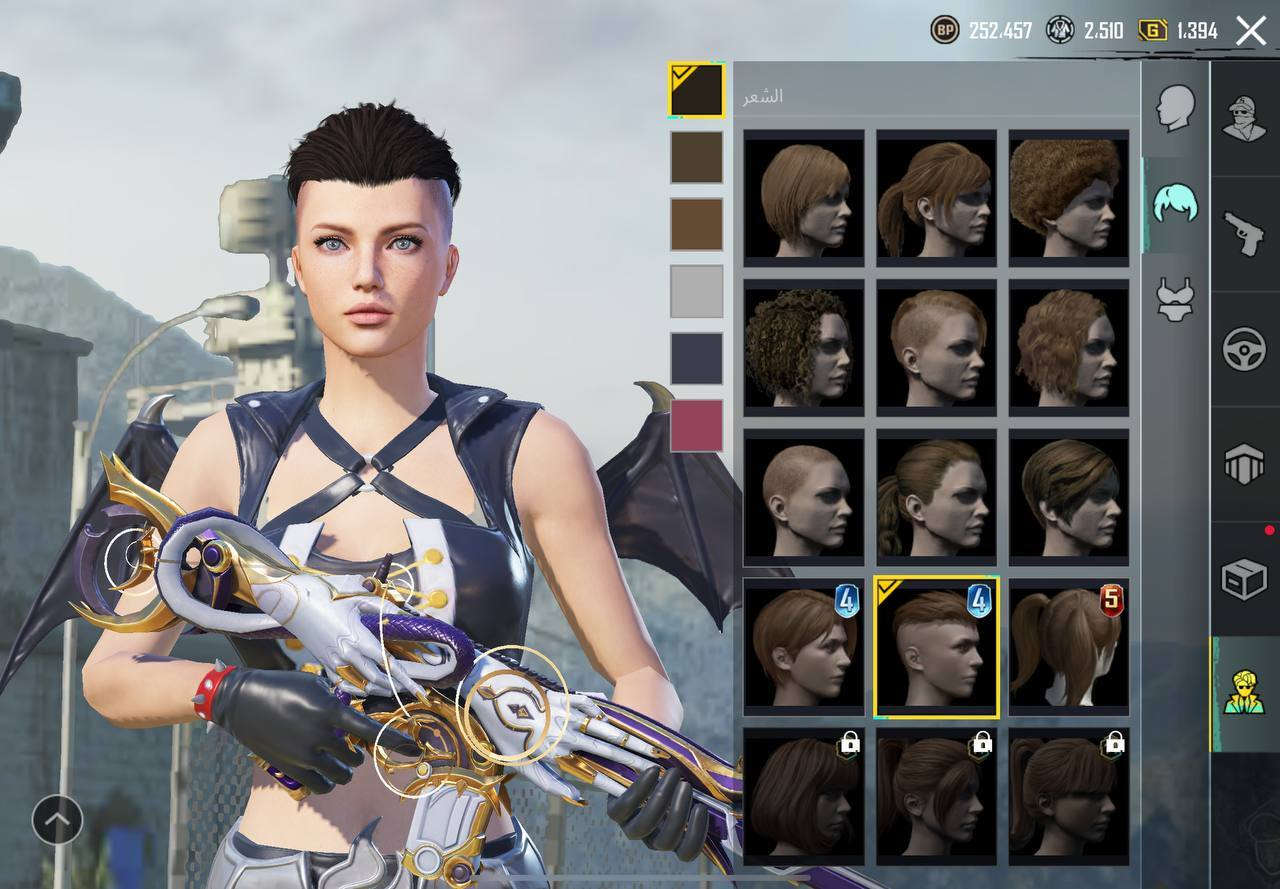The height and width of the screenshot is (889, 1280).
Task: Open the masked character outfit category
Action: 1245,118
